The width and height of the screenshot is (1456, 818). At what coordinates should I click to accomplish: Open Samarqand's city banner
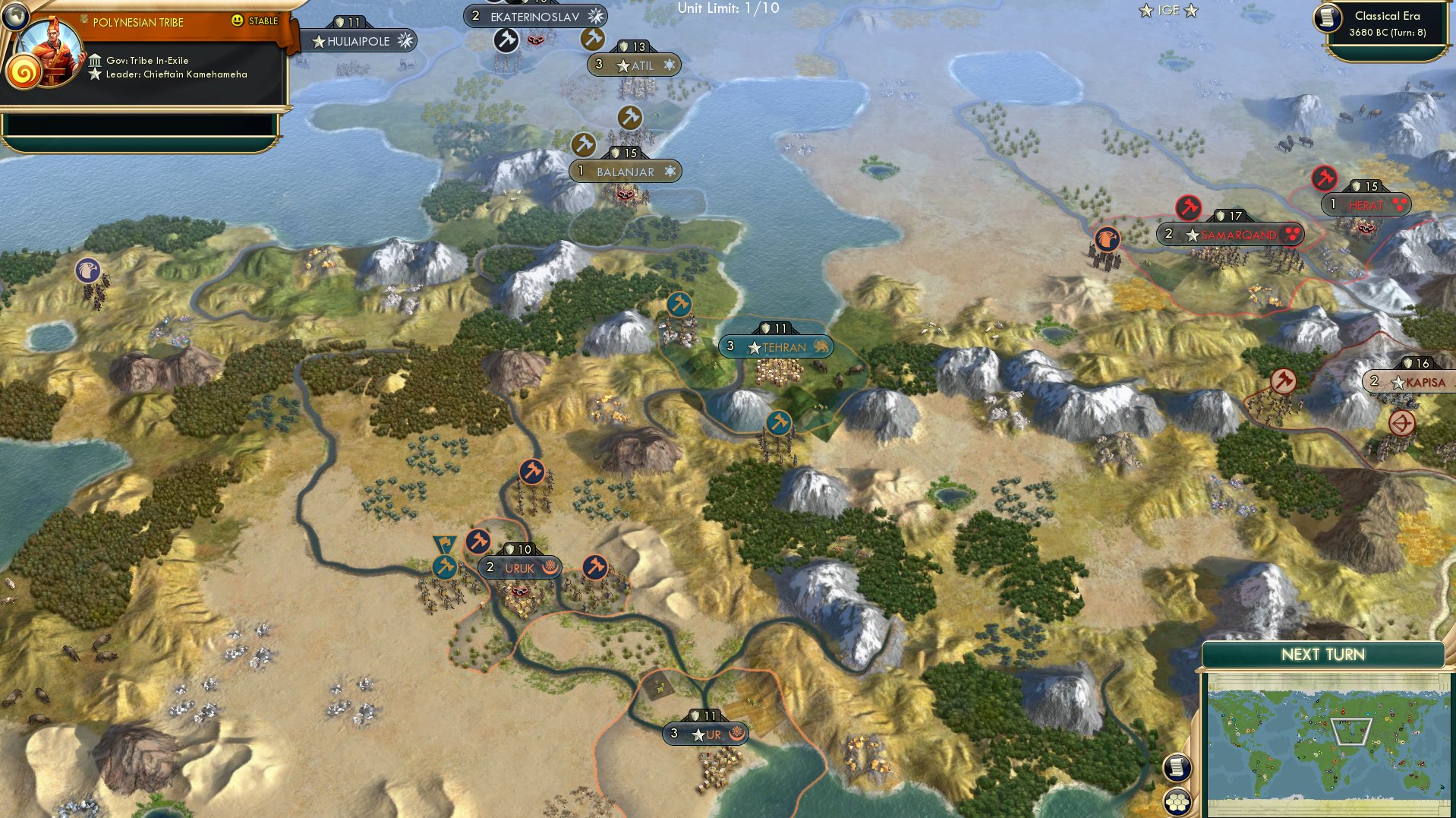(x=1228, y=235)
